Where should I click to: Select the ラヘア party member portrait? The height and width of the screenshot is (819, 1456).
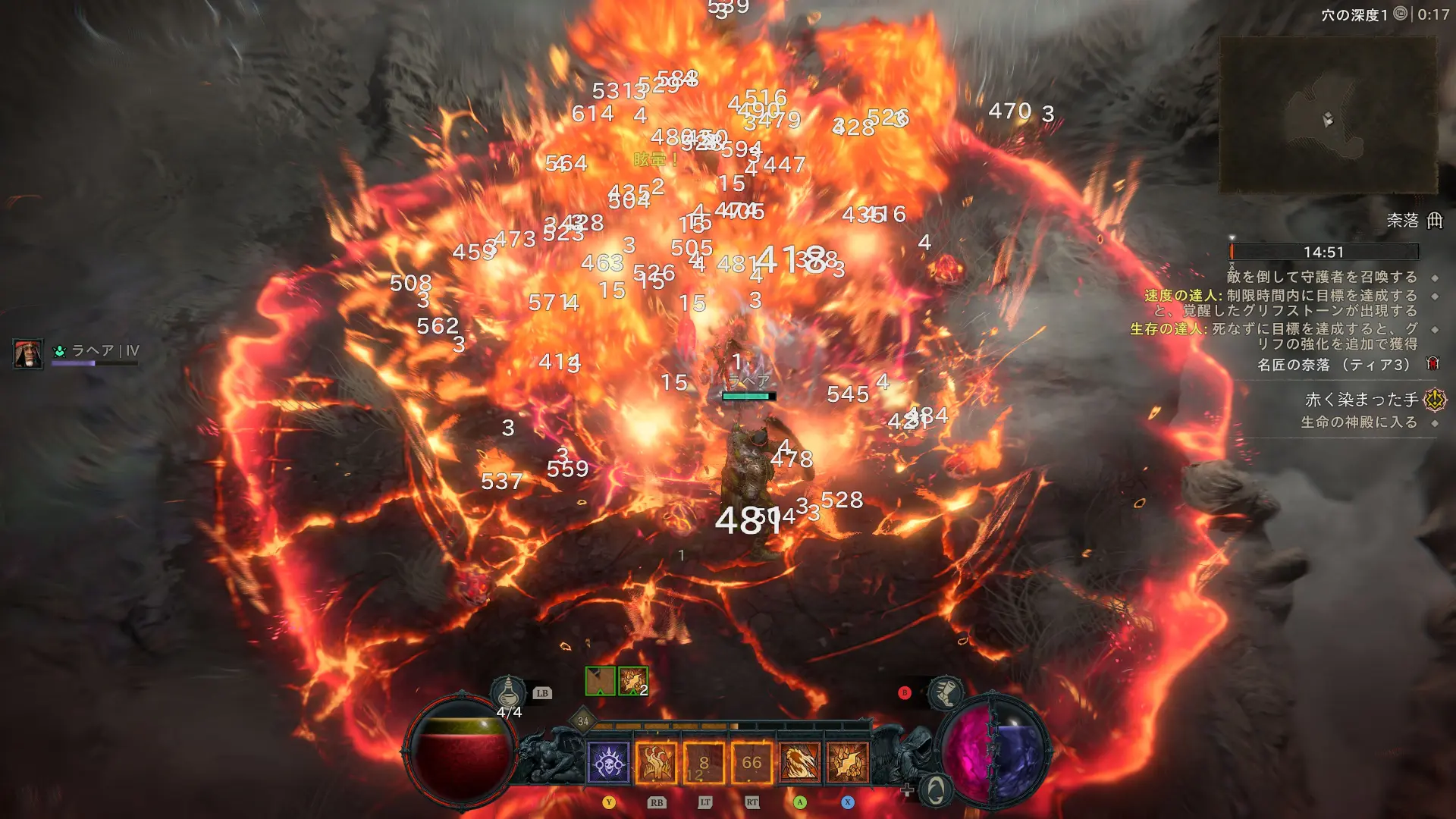pyautogui.click(x=28, y=353)
